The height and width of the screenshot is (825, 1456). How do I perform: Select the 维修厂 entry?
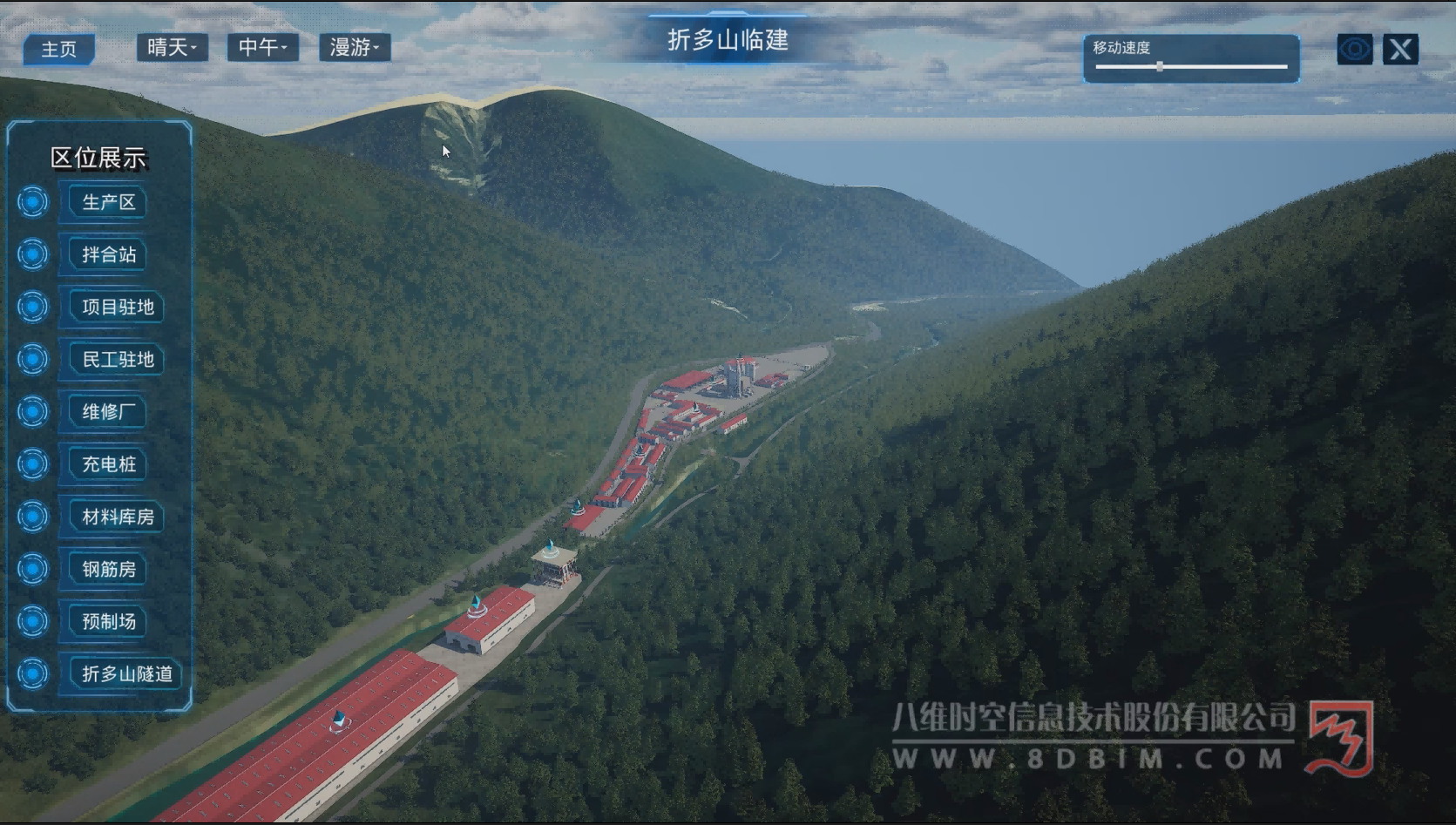(108, 411)
